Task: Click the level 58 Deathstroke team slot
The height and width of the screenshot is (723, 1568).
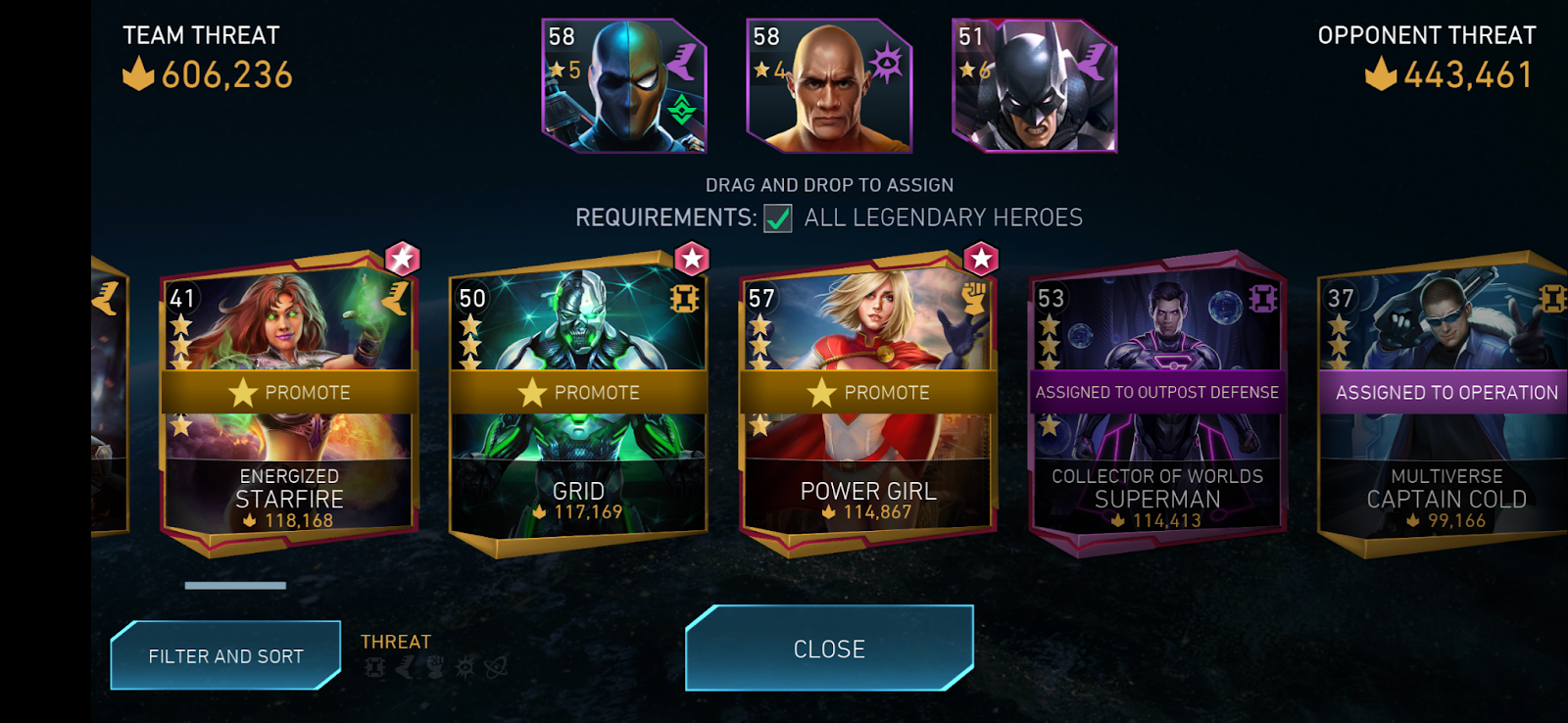Action: (624, 86)
